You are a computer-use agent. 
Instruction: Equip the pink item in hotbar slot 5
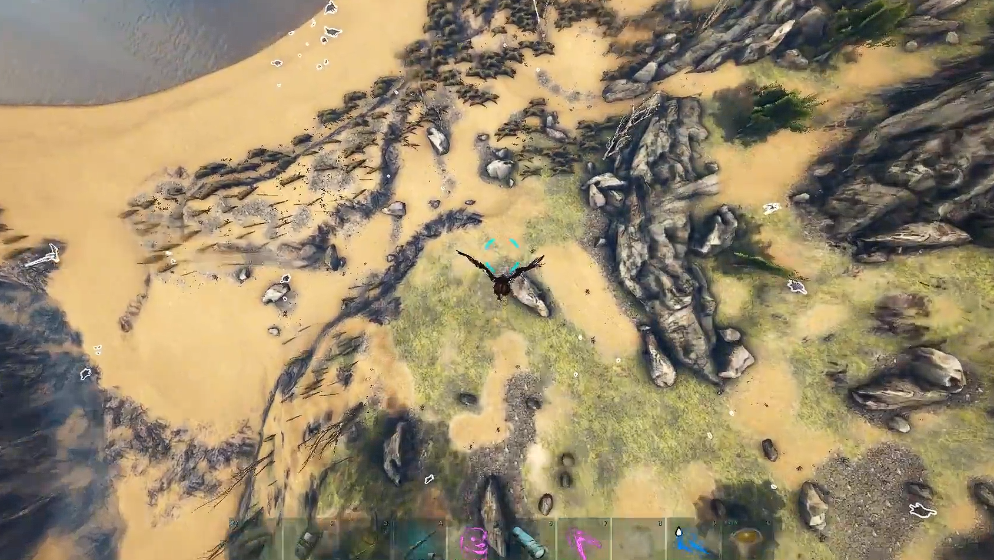pyautogui.click(x=473, y=540)
